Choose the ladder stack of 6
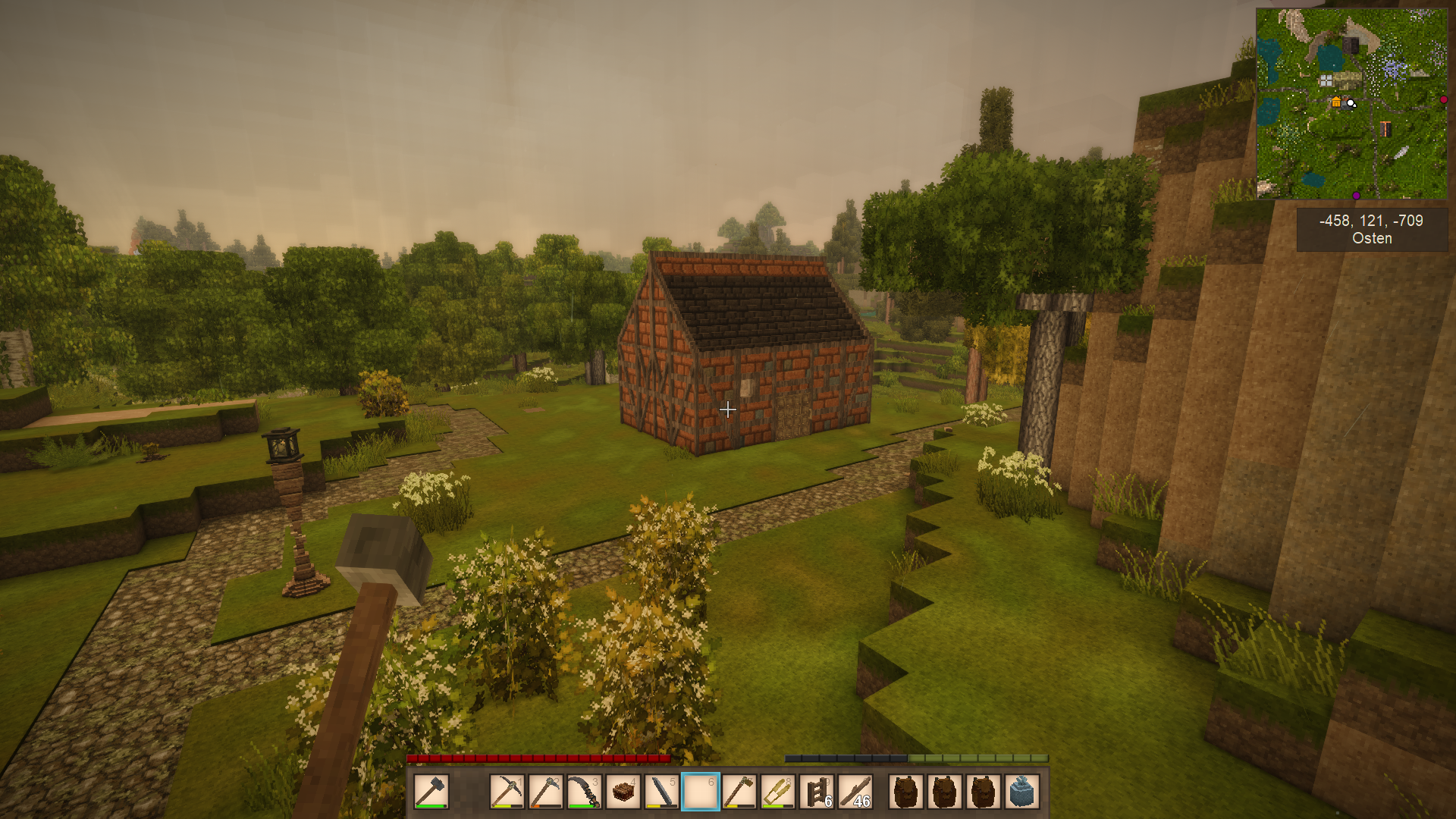This screenshot has height=819, width=1456. click(x=817, y=792)
